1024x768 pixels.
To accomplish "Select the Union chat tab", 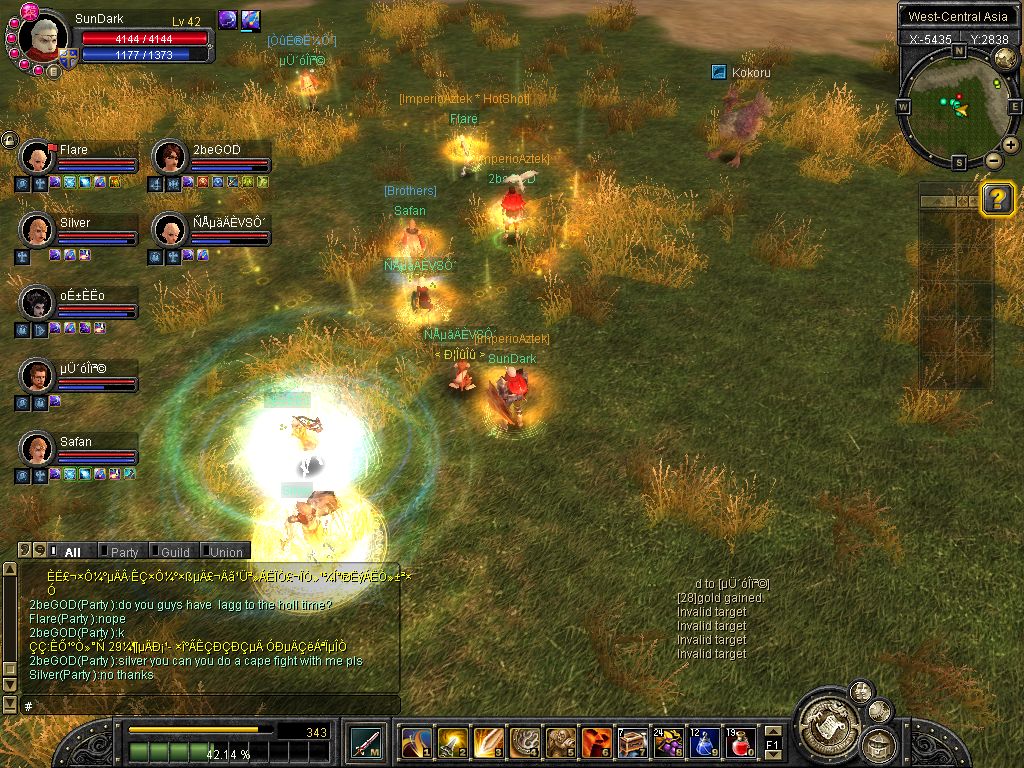I will tap(225, 551).
